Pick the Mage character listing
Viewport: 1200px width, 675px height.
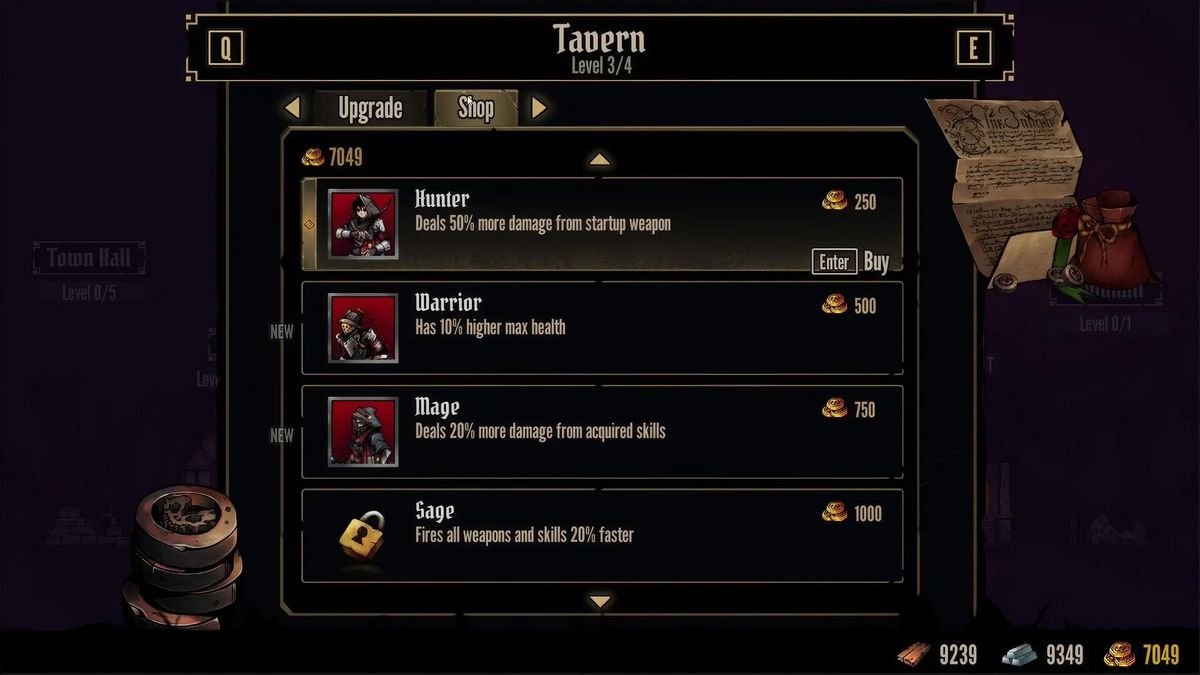point(602,431)
